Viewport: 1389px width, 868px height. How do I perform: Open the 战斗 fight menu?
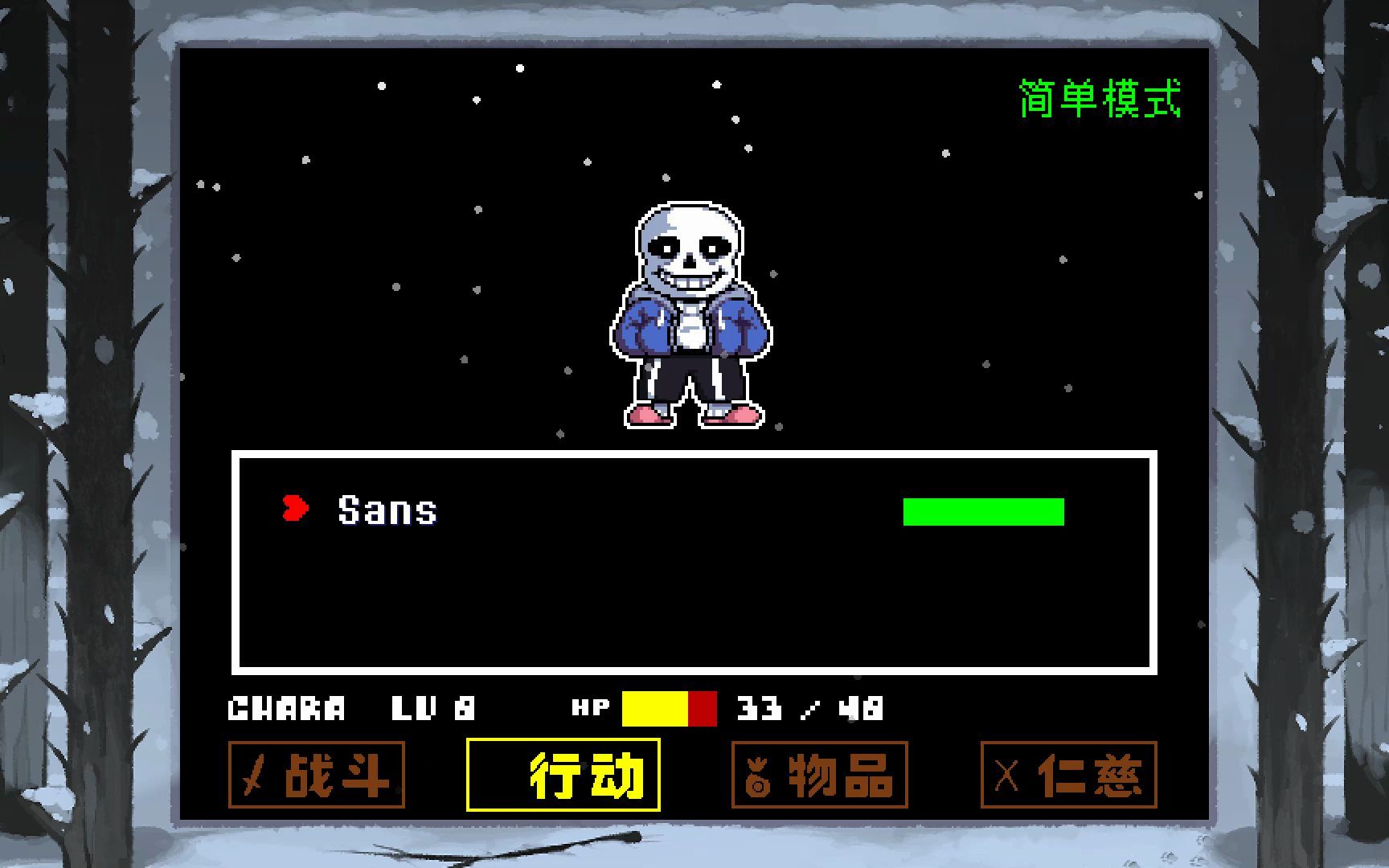(x=316, y=776)
